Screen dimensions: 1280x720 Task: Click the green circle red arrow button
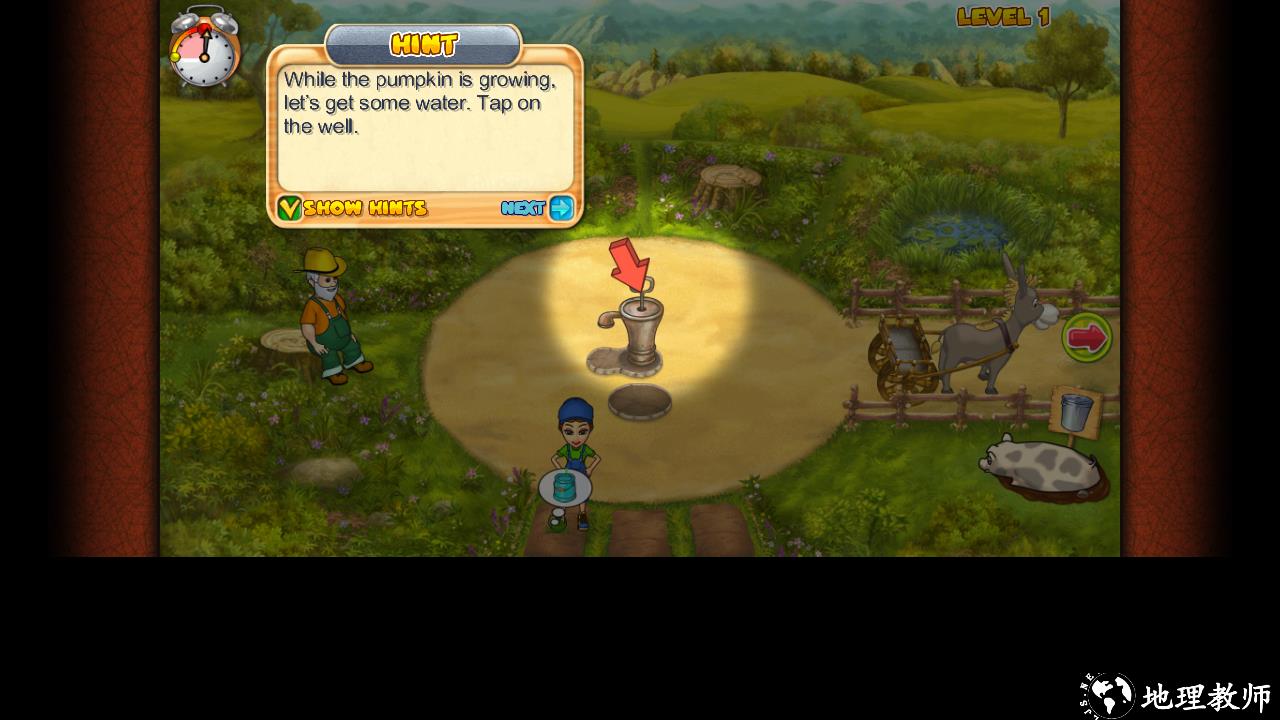coord(1087,338)
